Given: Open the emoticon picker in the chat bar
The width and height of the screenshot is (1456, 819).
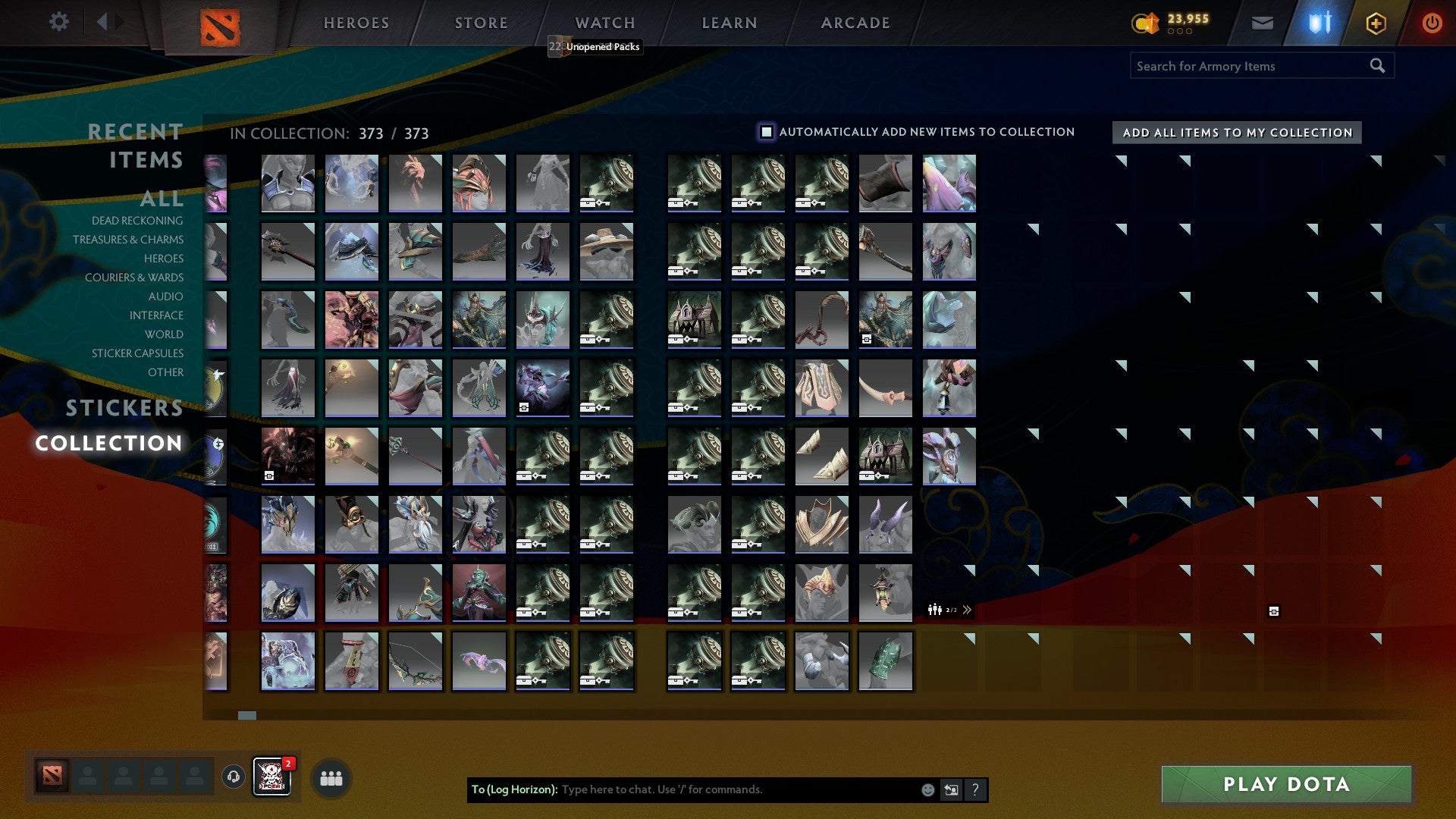Looking at the screenshot, I should tap(927, 789).
